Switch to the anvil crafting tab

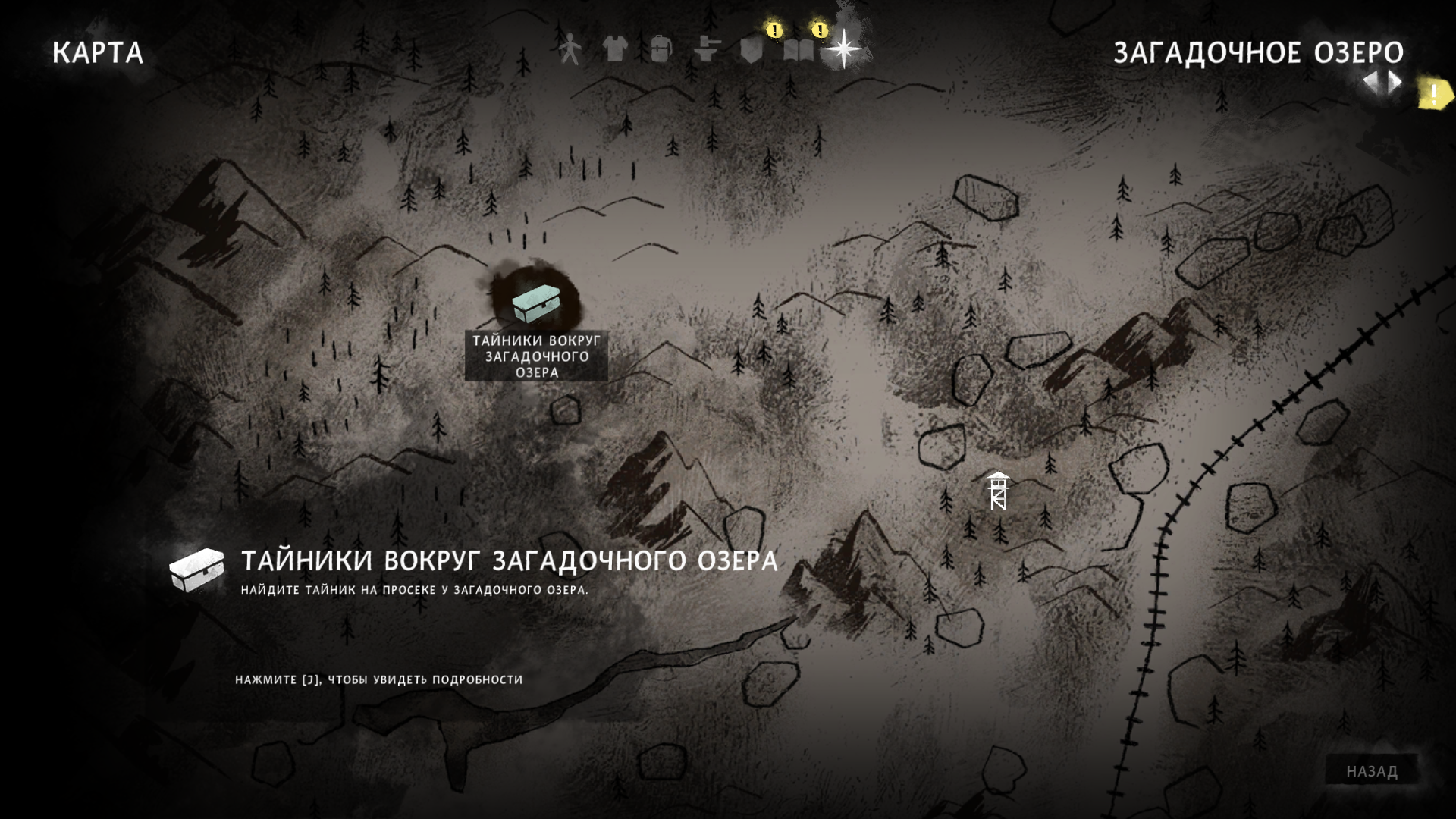(x=706, y=50)
